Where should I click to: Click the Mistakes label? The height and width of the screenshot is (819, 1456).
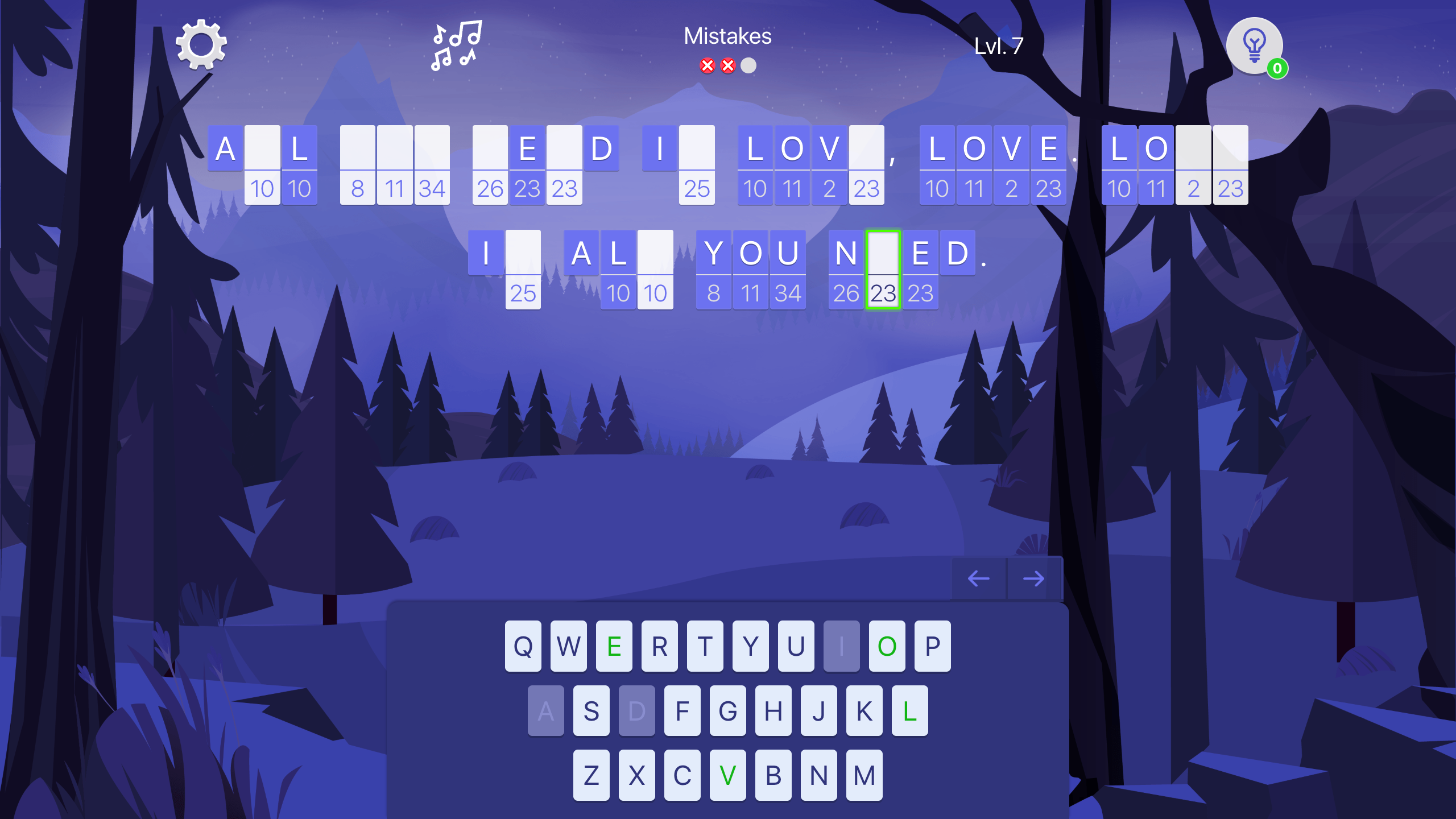[728, 36]
